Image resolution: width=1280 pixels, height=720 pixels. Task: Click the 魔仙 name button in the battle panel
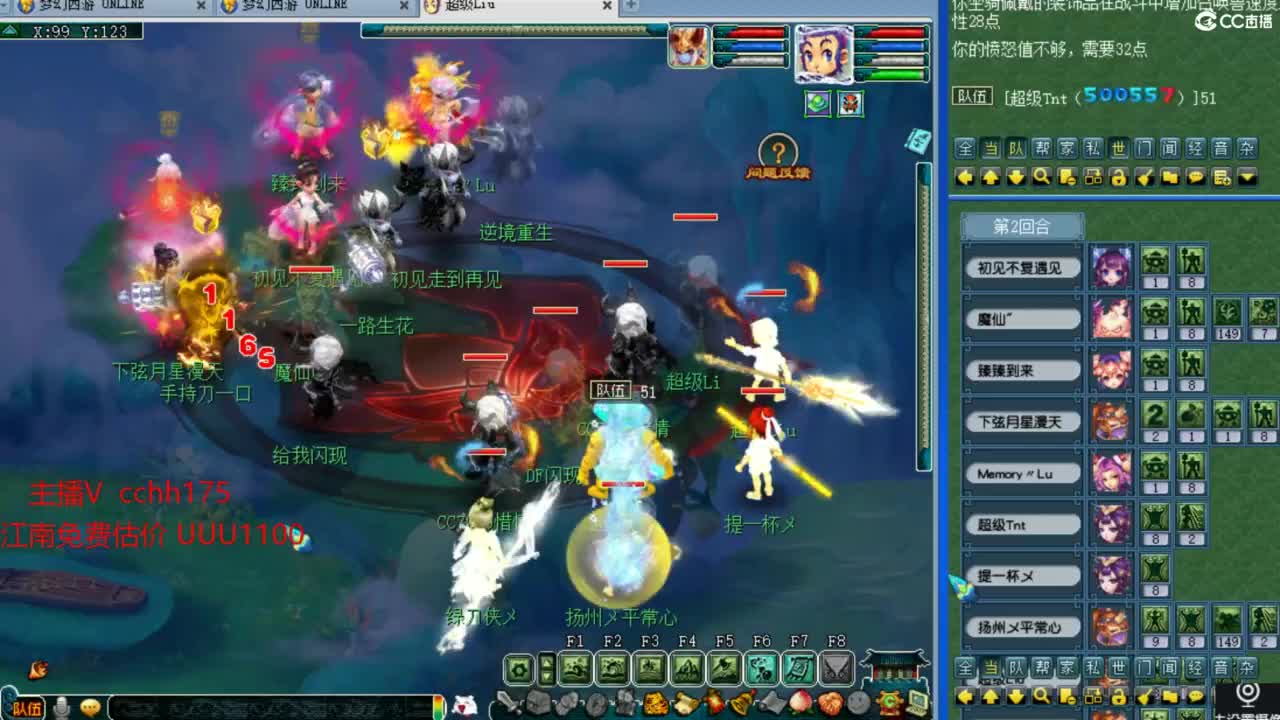click(1022, 319)
